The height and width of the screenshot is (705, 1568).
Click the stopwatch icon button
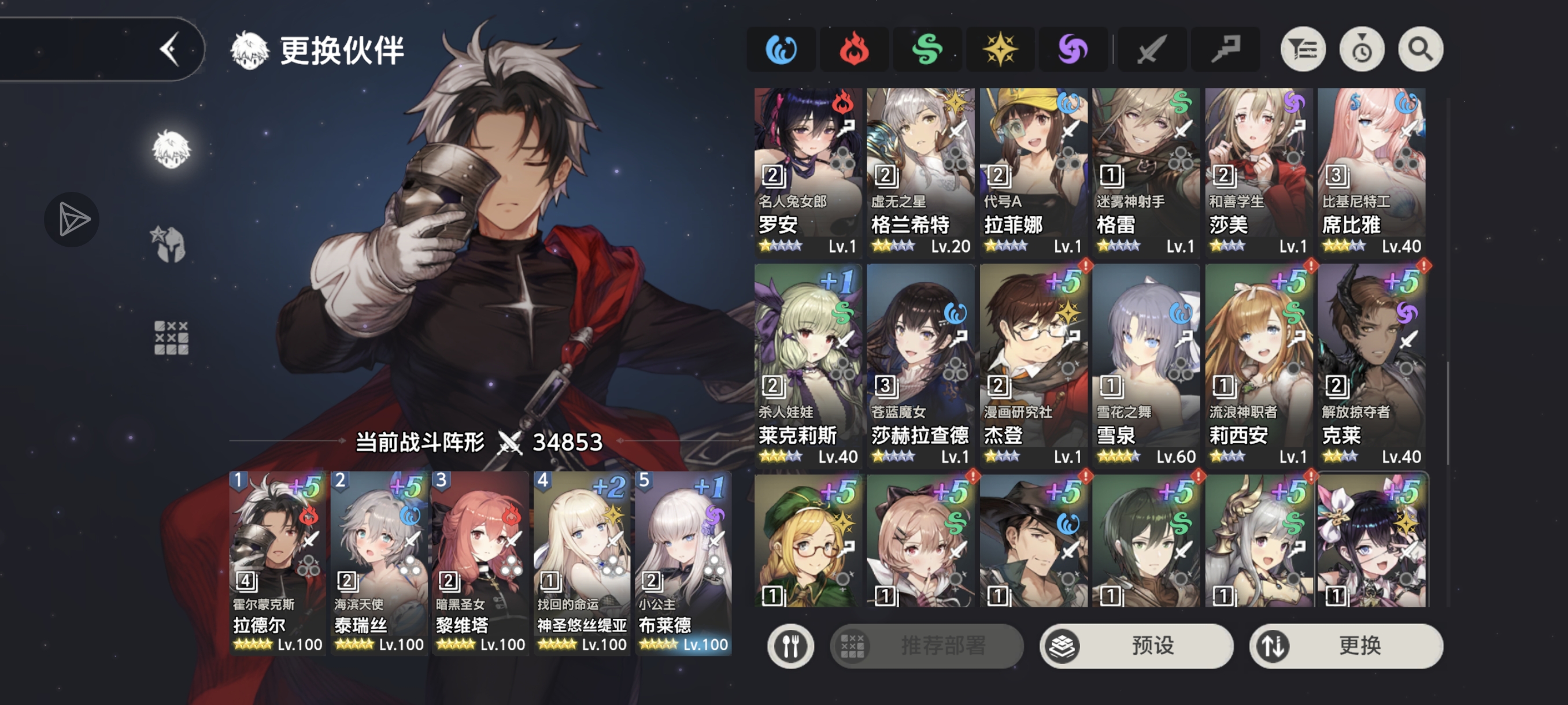1362,50
